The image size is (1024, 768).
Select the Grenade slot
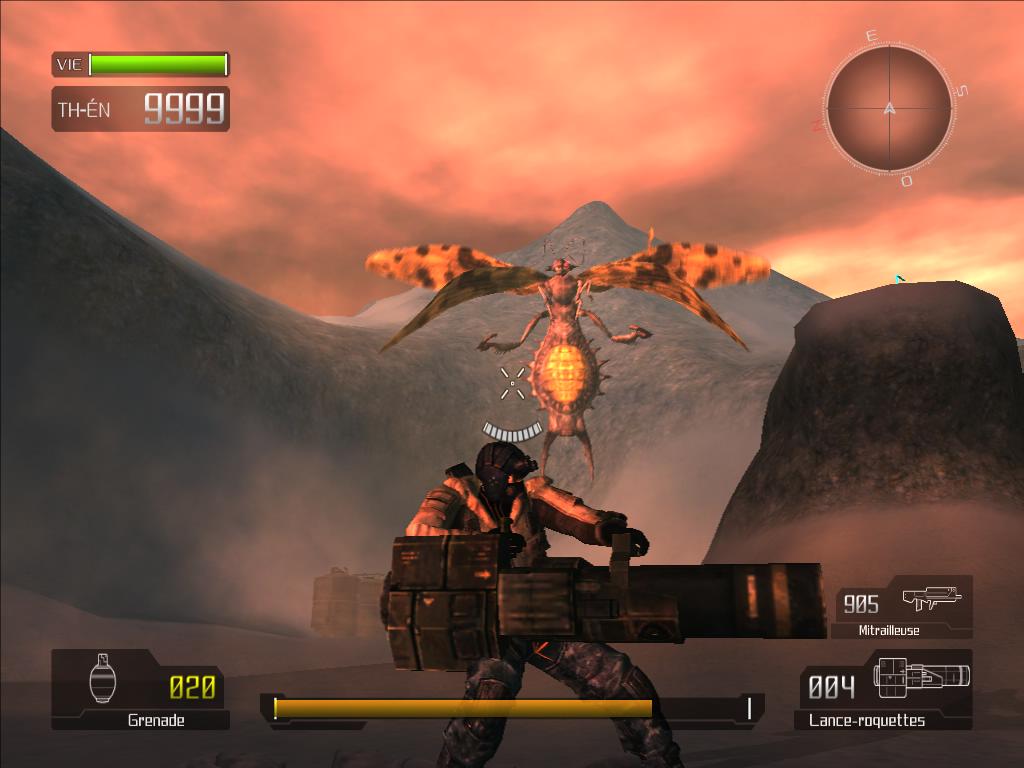[140, 688]
